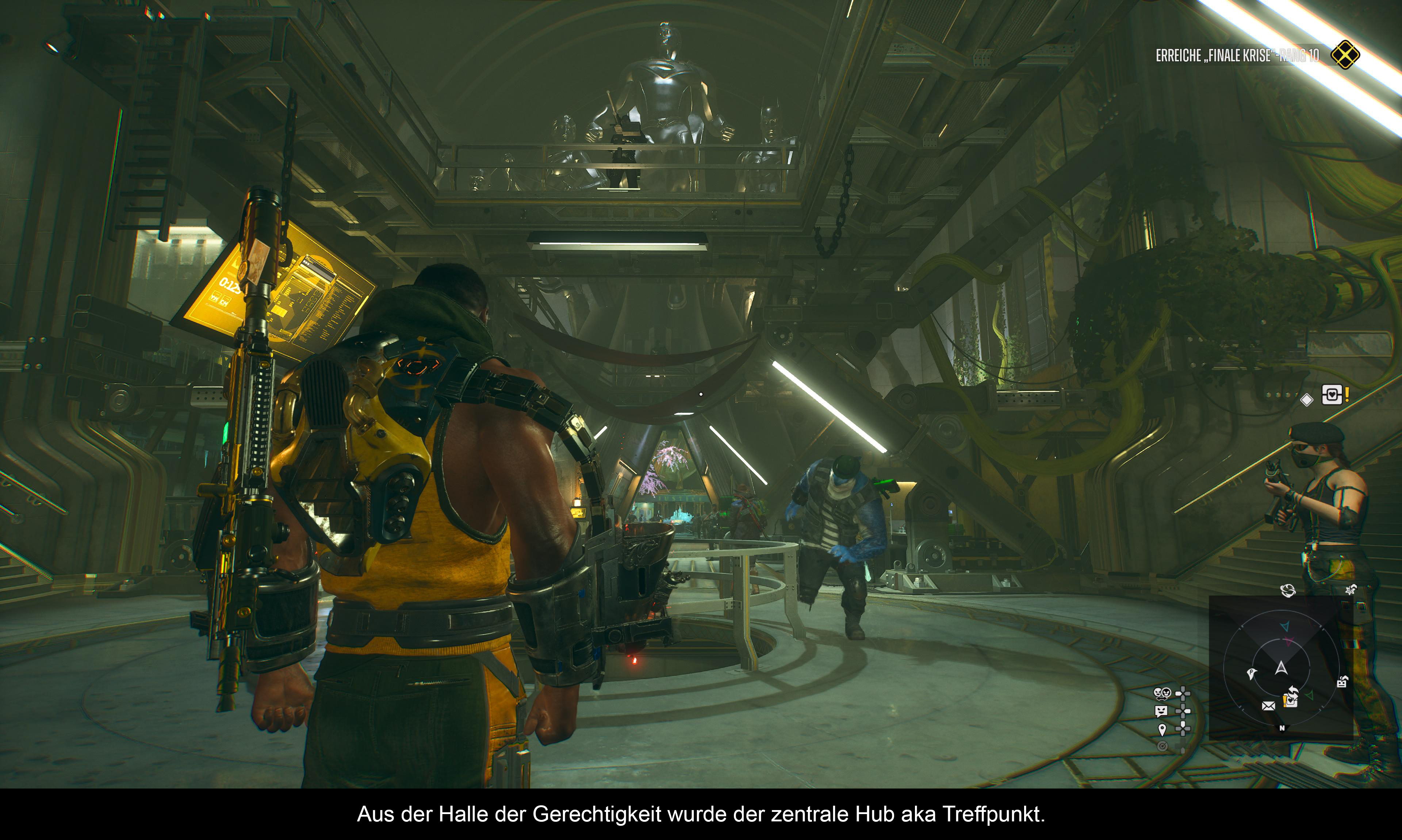Screen dimensions: 1402x840
Task: Select the green teammate arrow on minimap
Action: pyautogui.click(x=1309, y=695)
